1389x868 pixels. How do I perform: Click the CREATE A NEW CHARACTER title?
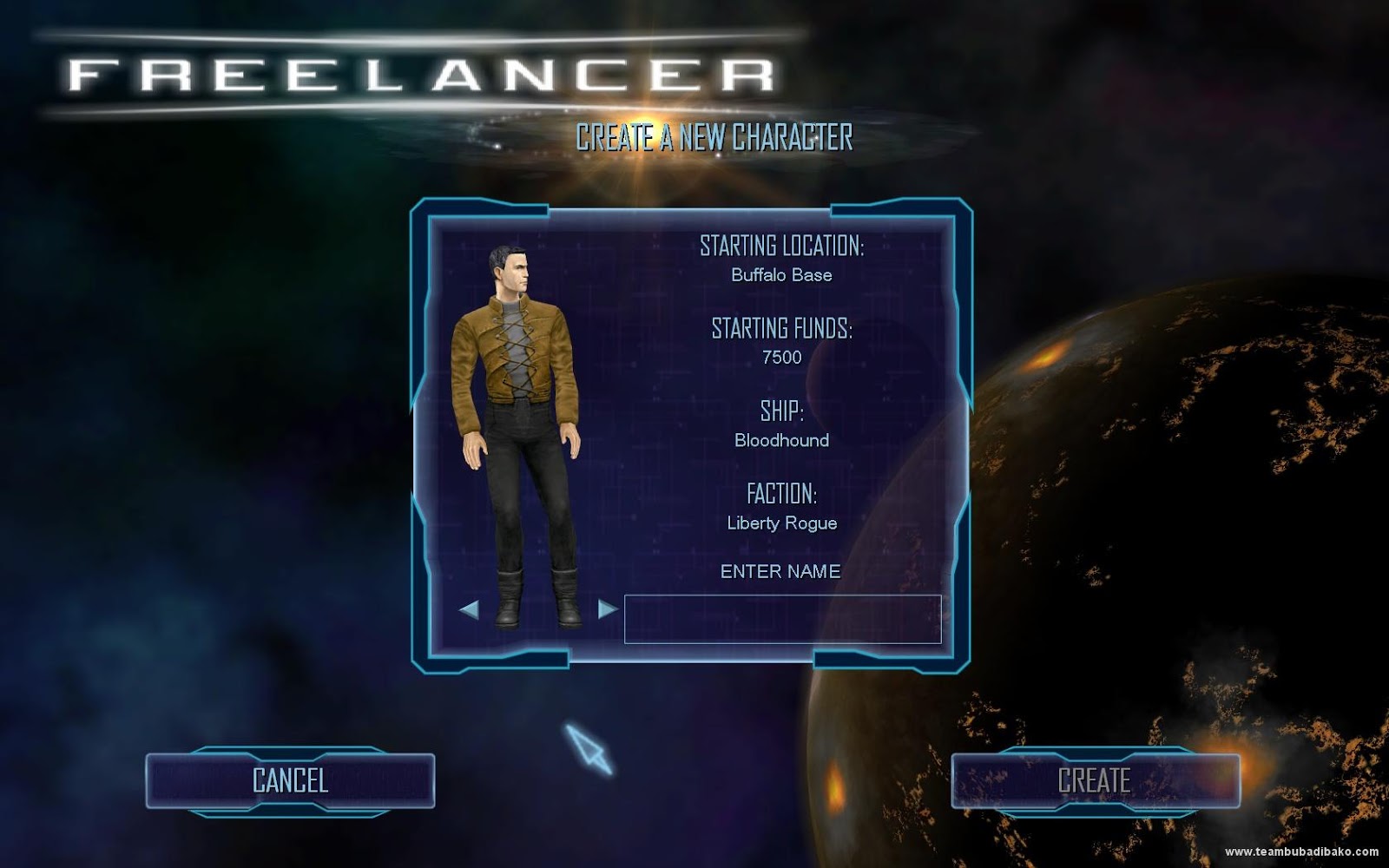(717, 135)
